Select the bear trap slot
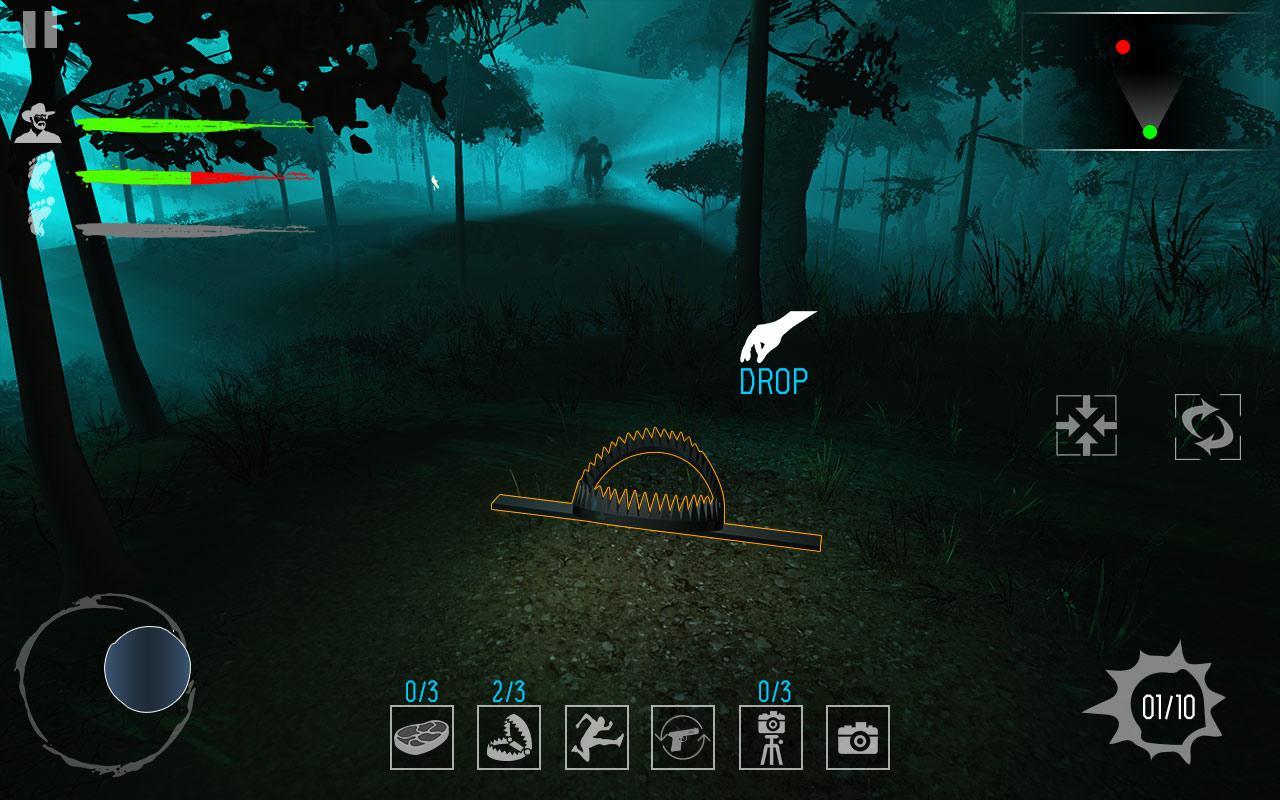This screenshot has height=800, width=1280. (x=509, y=737)
